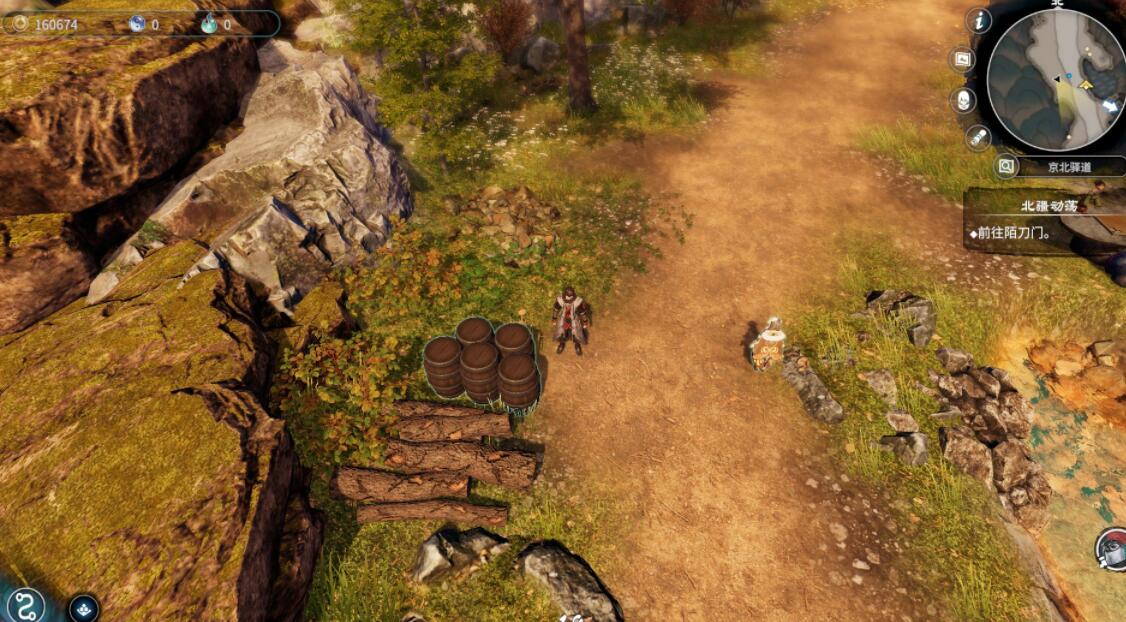
Task: Open the small diamond-stack icon button
Action: (84, 607)
